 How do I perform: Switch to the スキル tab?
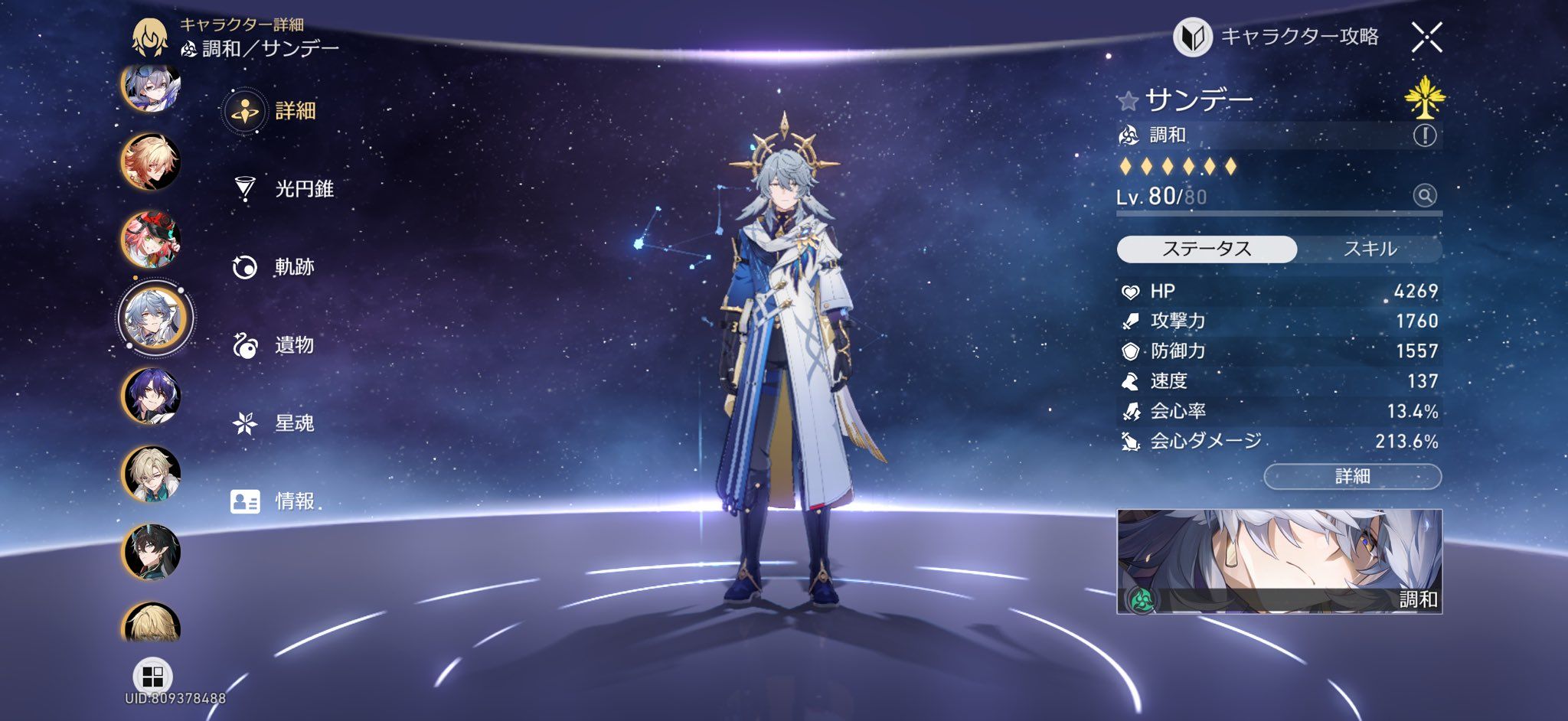(x=1370, y=249)
